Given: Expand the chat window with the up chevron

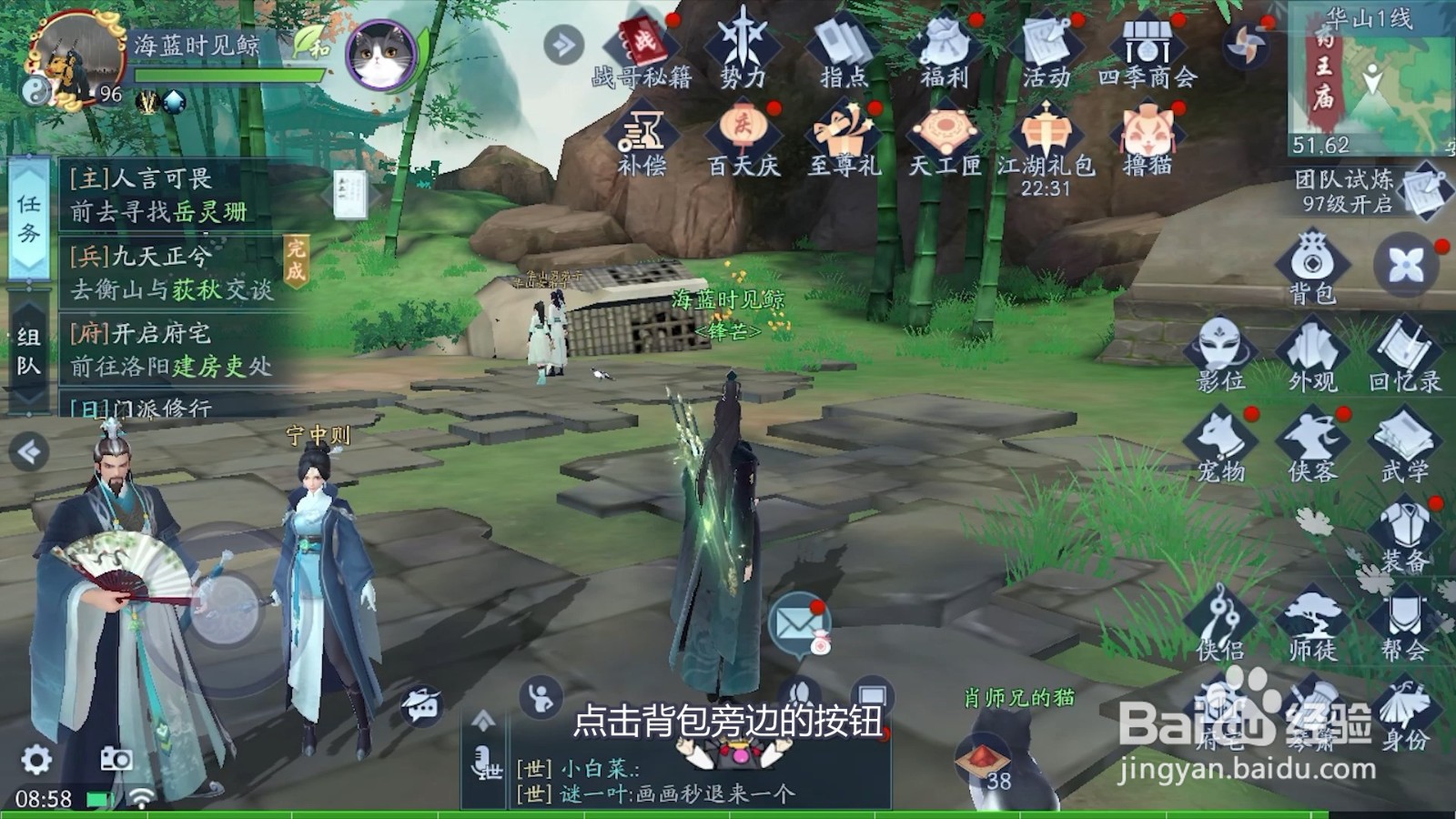Looking at the screenshot, I should pos(482,717).
